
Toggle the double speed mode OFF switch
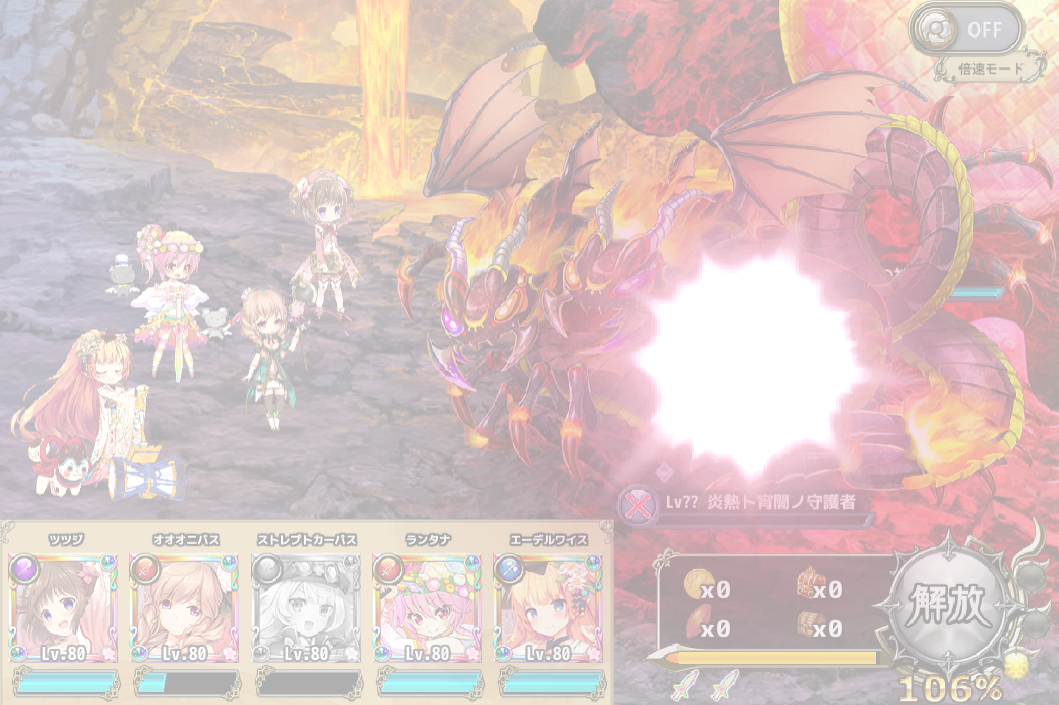coord(966,30)
